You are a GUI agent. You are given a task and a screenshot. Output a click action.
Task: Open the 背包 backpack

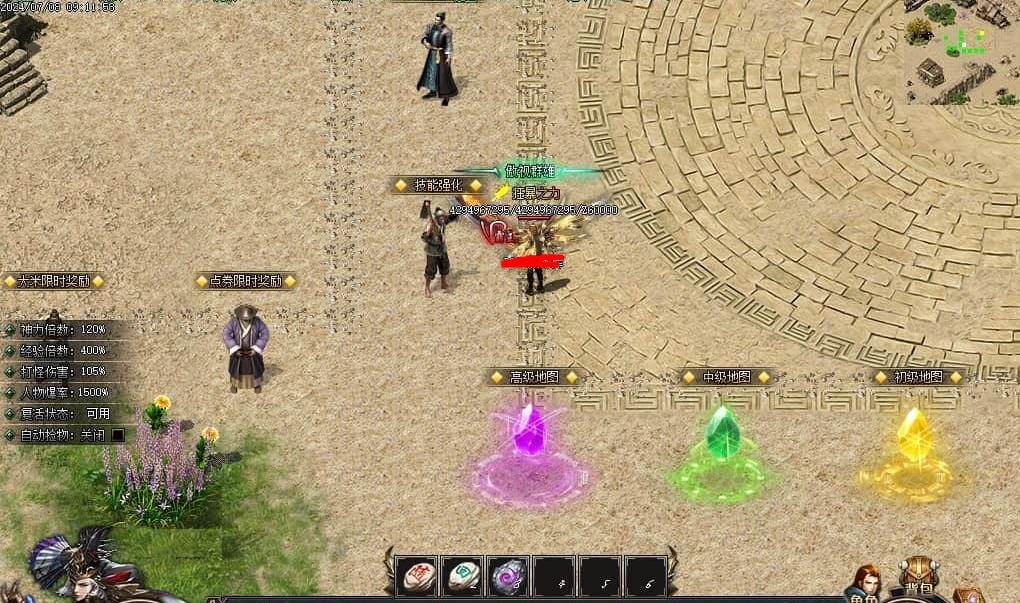tap(917, 578)
